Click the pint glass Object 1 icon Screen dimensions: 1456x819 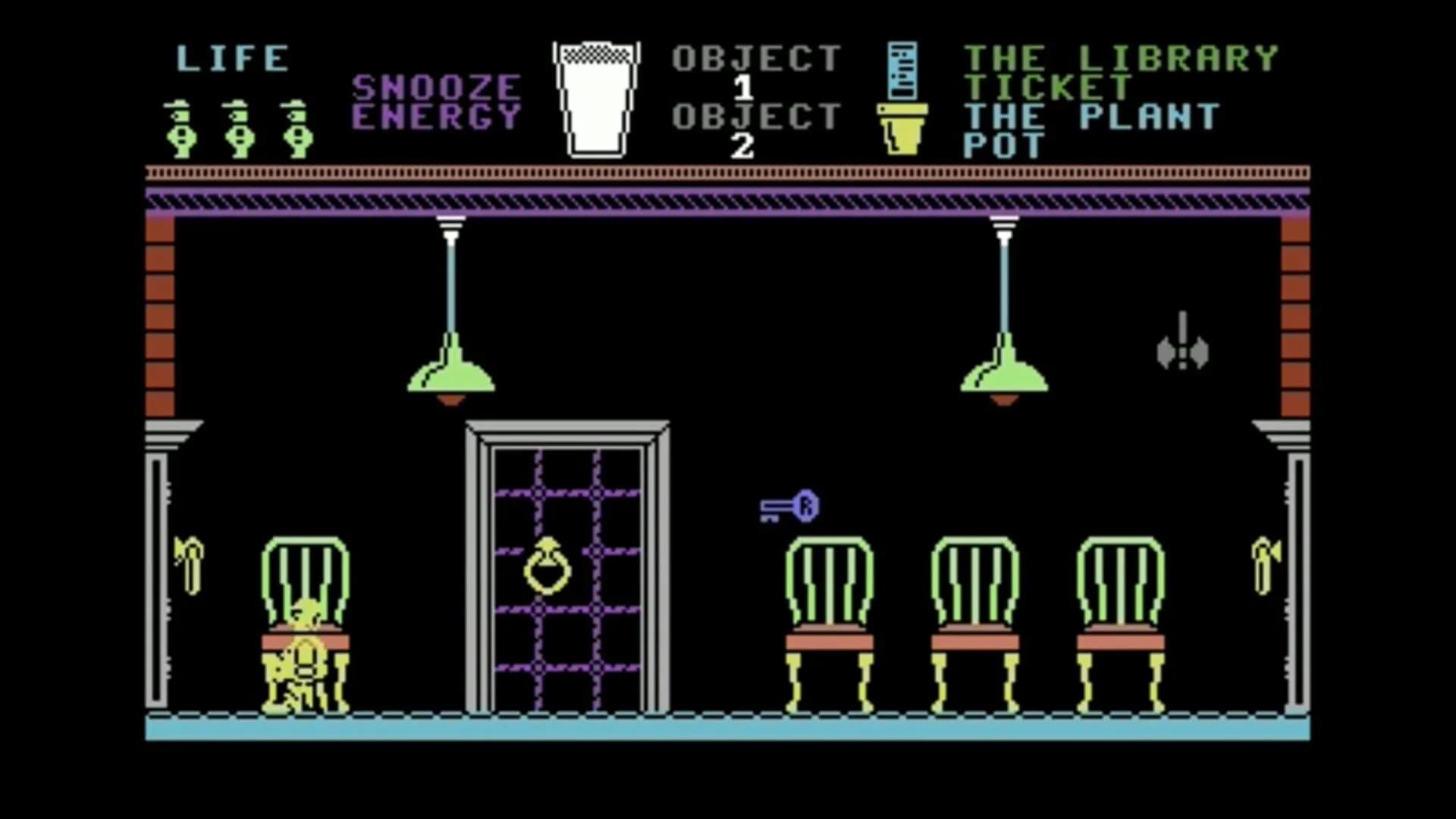[x=597, y=99]
